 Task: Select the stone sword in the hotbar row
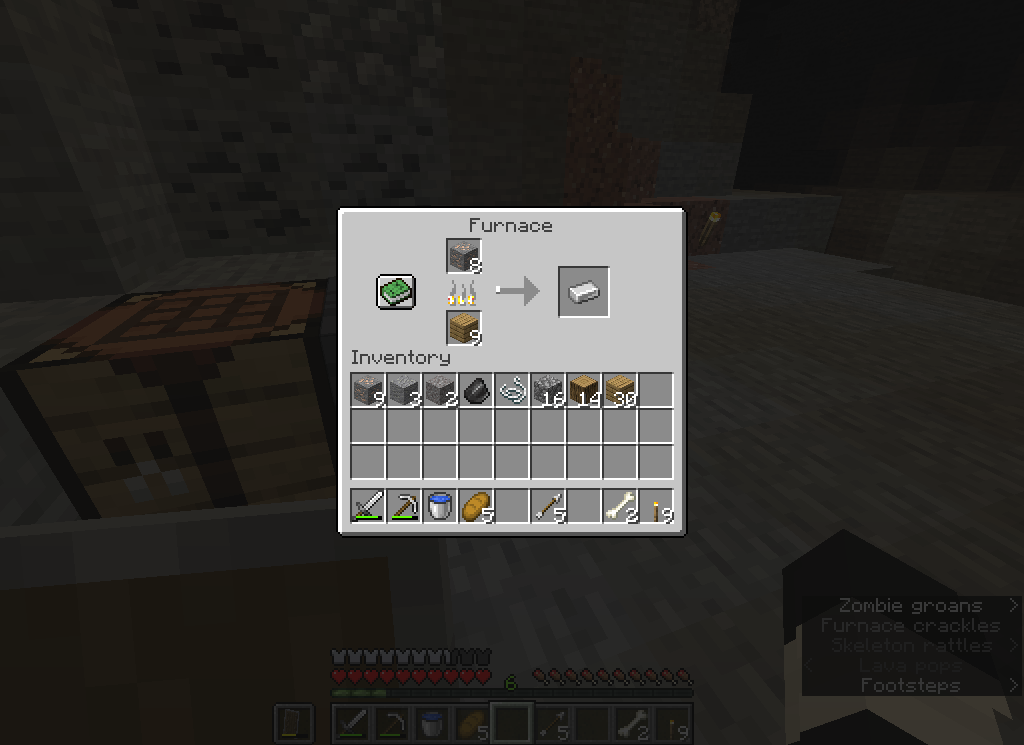(x=368, y=506)
